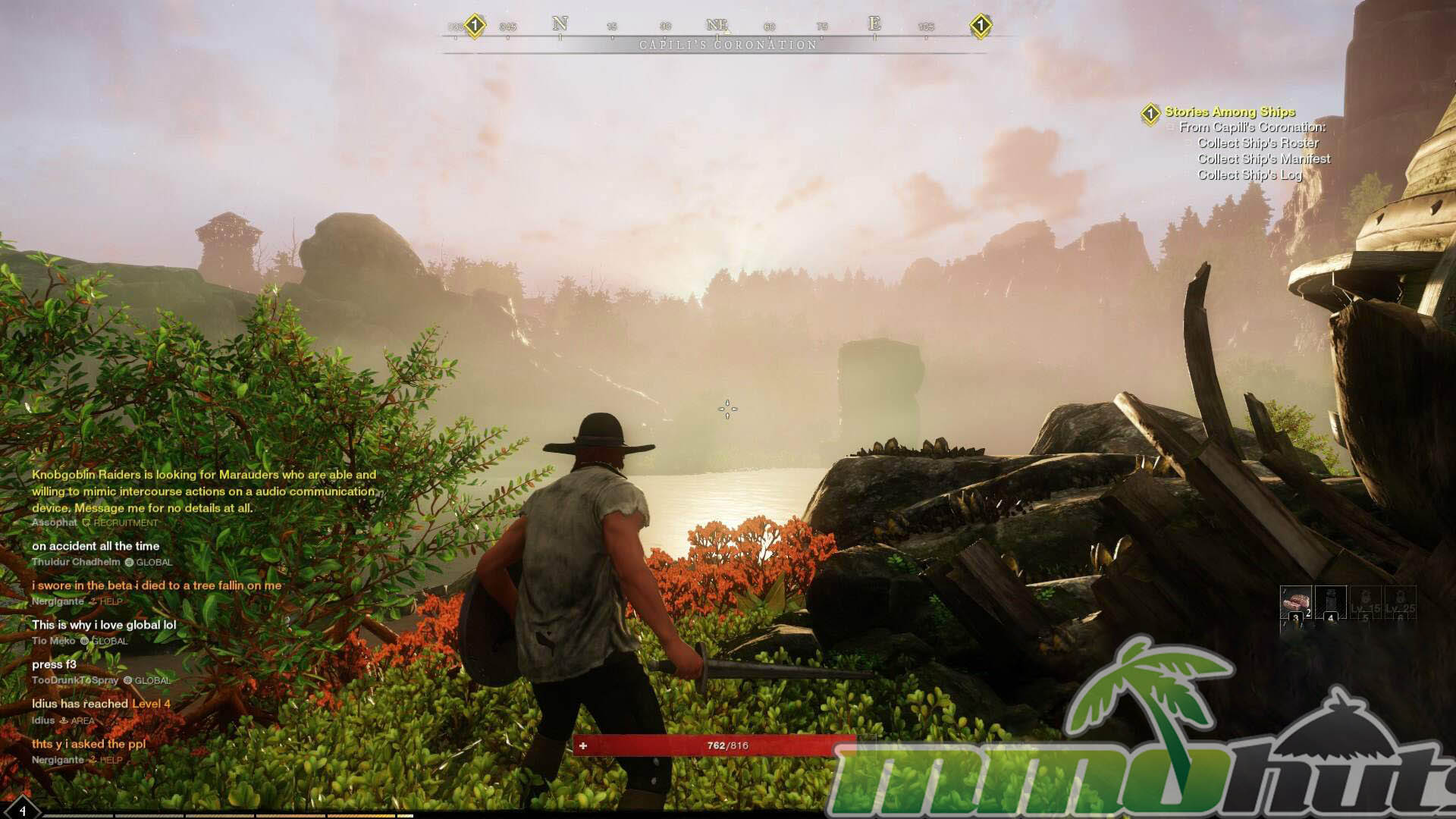Select the Collect Ship's Manifest objective
The height and width of the screenshot is (819, 1456).
[x=1263, y=159]
